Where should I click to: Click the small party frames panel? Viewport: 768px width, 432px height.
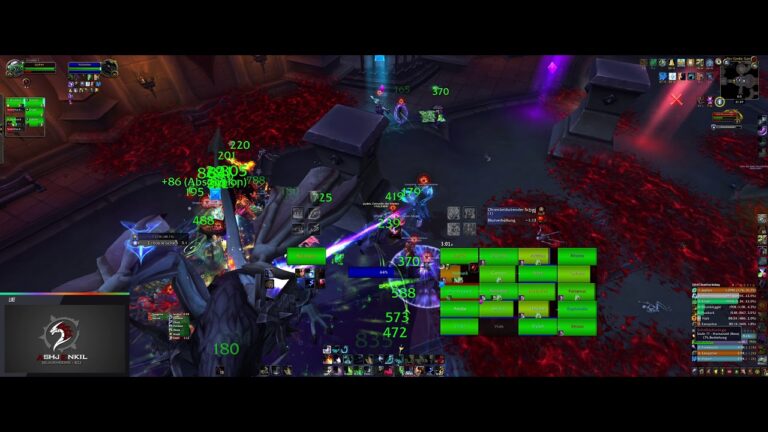[25, 110]
